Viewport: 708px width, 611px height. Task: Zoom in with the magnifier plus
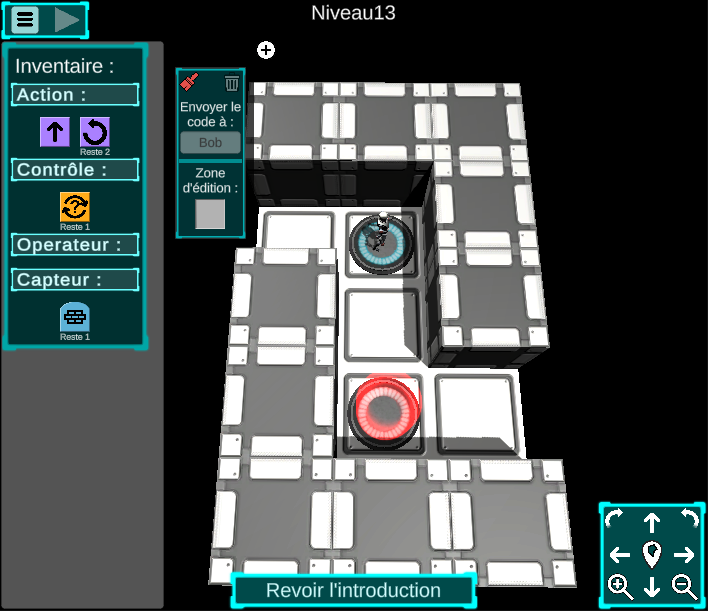point(620,588)
